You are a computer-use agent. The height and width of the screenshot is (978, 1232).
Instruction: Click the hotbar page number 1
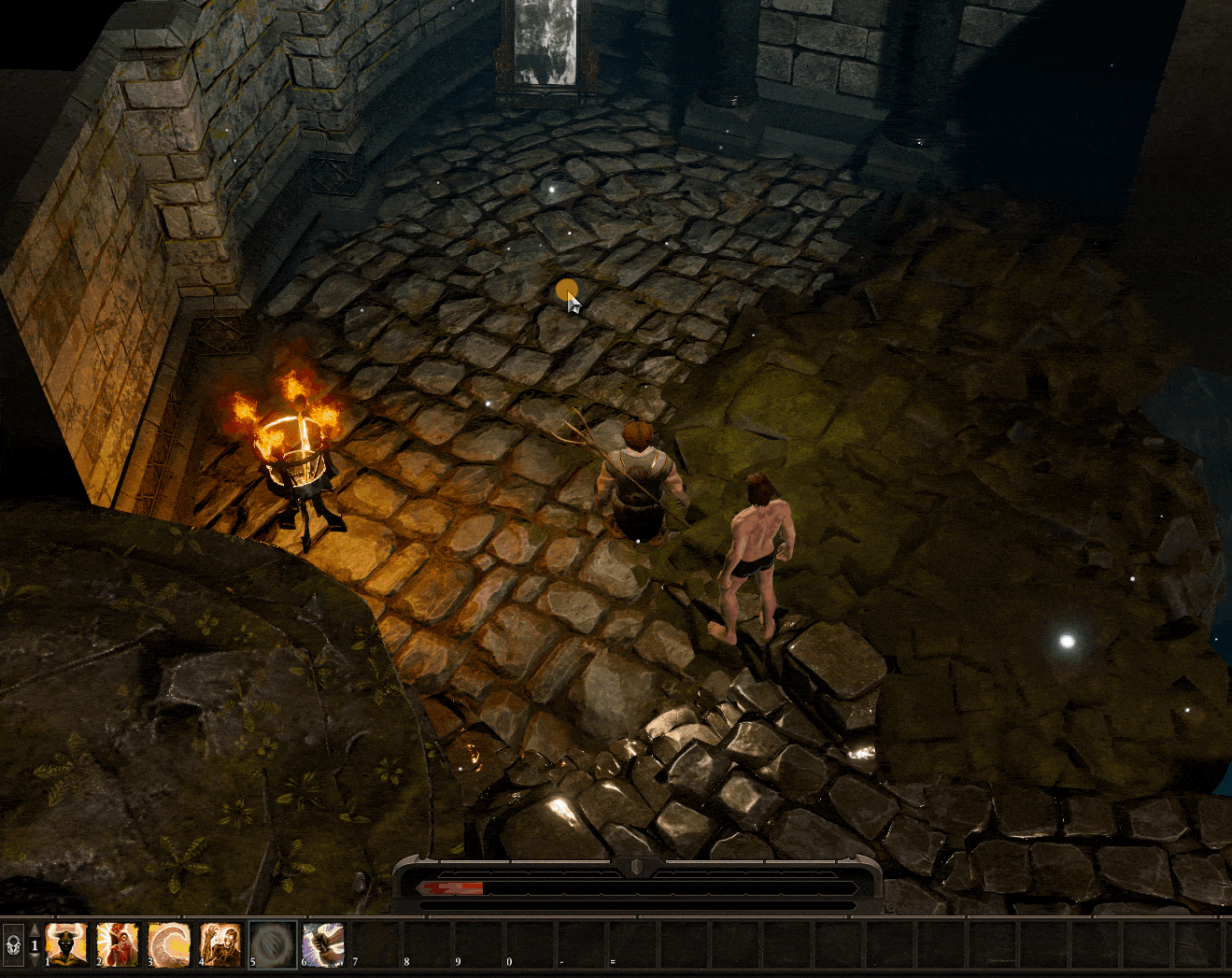click(x=35, y=944)
